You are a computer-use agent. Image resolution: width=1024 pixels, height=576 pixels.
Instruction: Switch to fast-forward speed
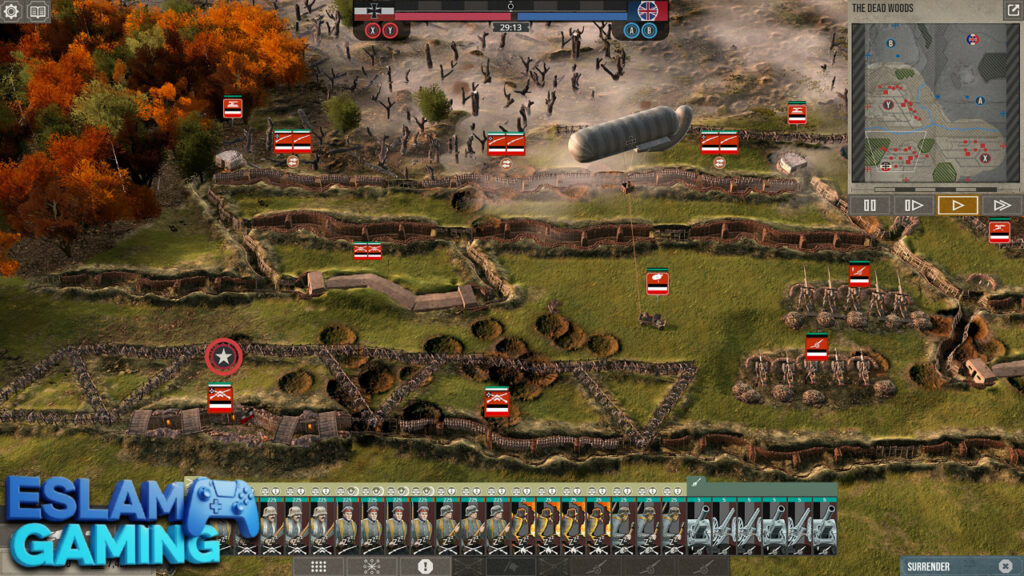click(x=1000, y=205)
